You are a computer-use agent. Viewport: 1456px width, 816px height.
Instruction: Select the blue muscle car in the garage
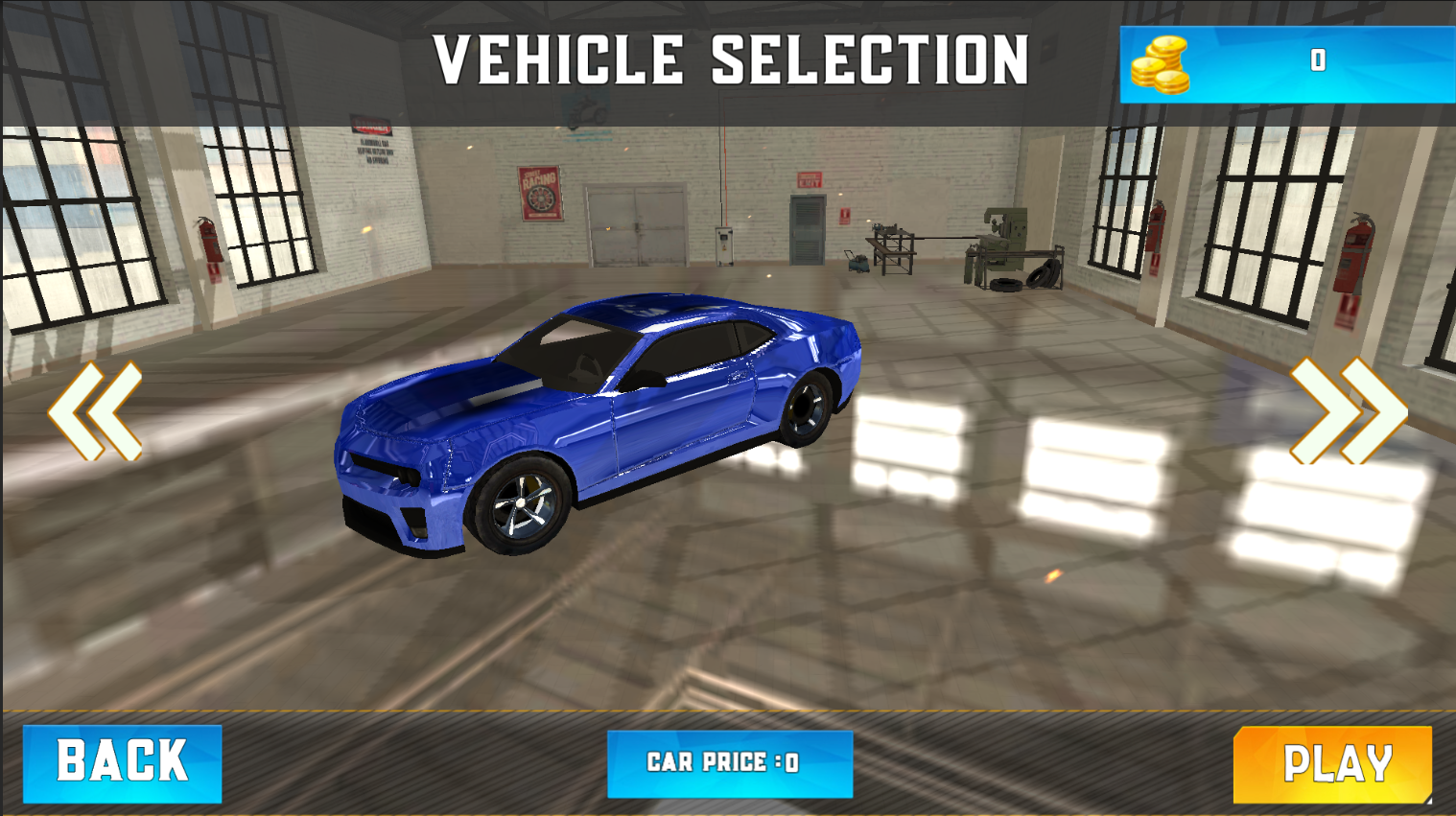pos(595,431)
